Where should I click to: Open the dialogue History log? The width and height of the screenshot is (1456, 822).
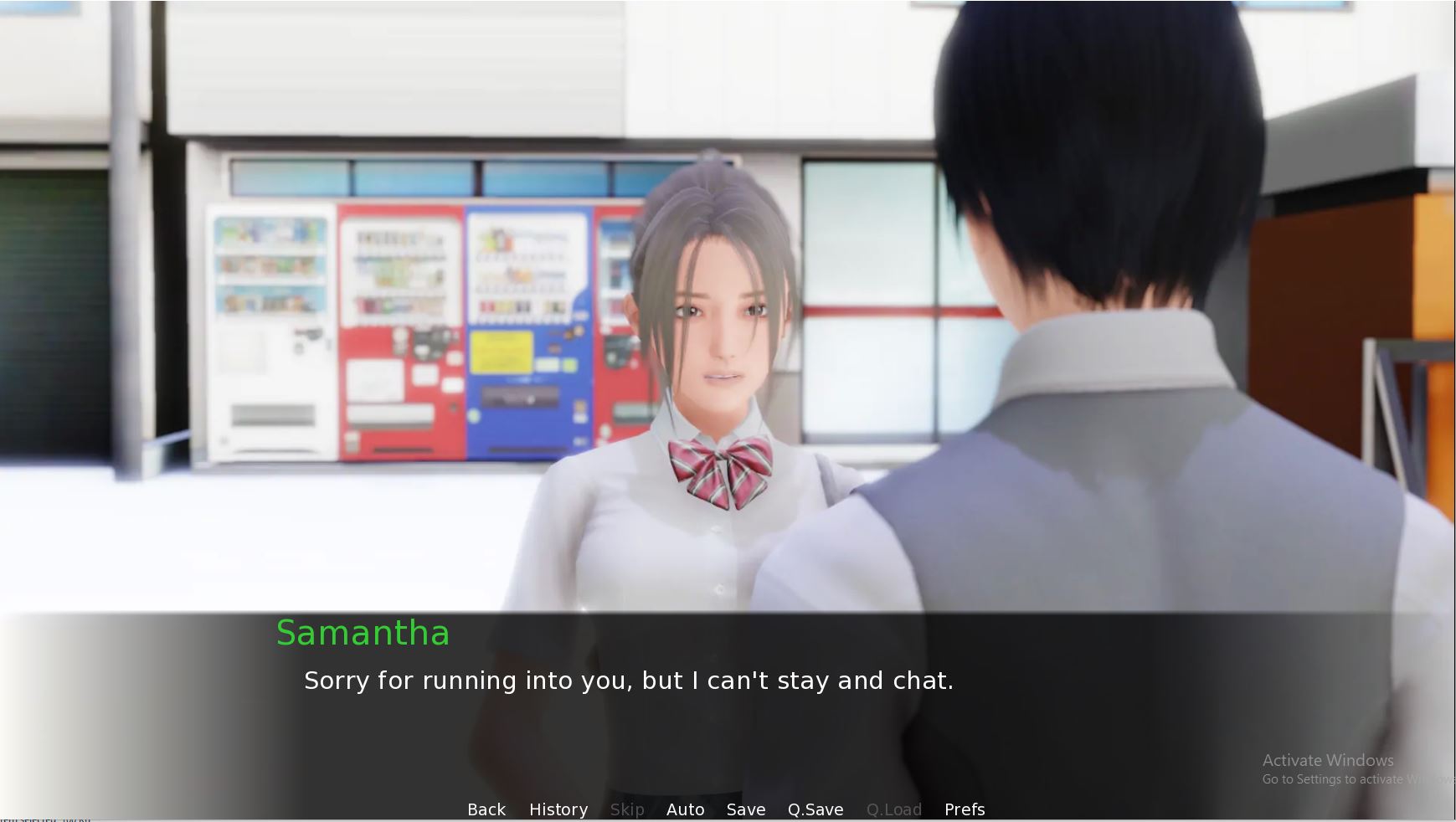(x=558, y=809)
